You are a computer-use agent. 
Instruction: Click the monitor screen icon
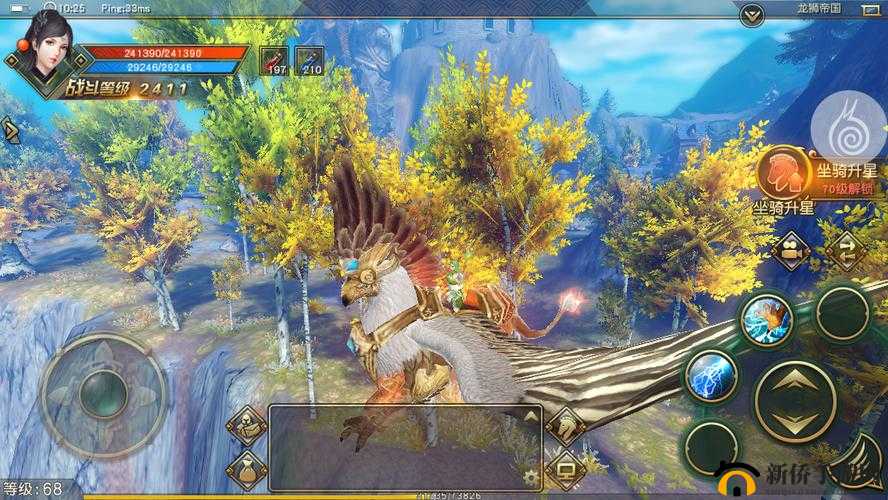point(566,468)
